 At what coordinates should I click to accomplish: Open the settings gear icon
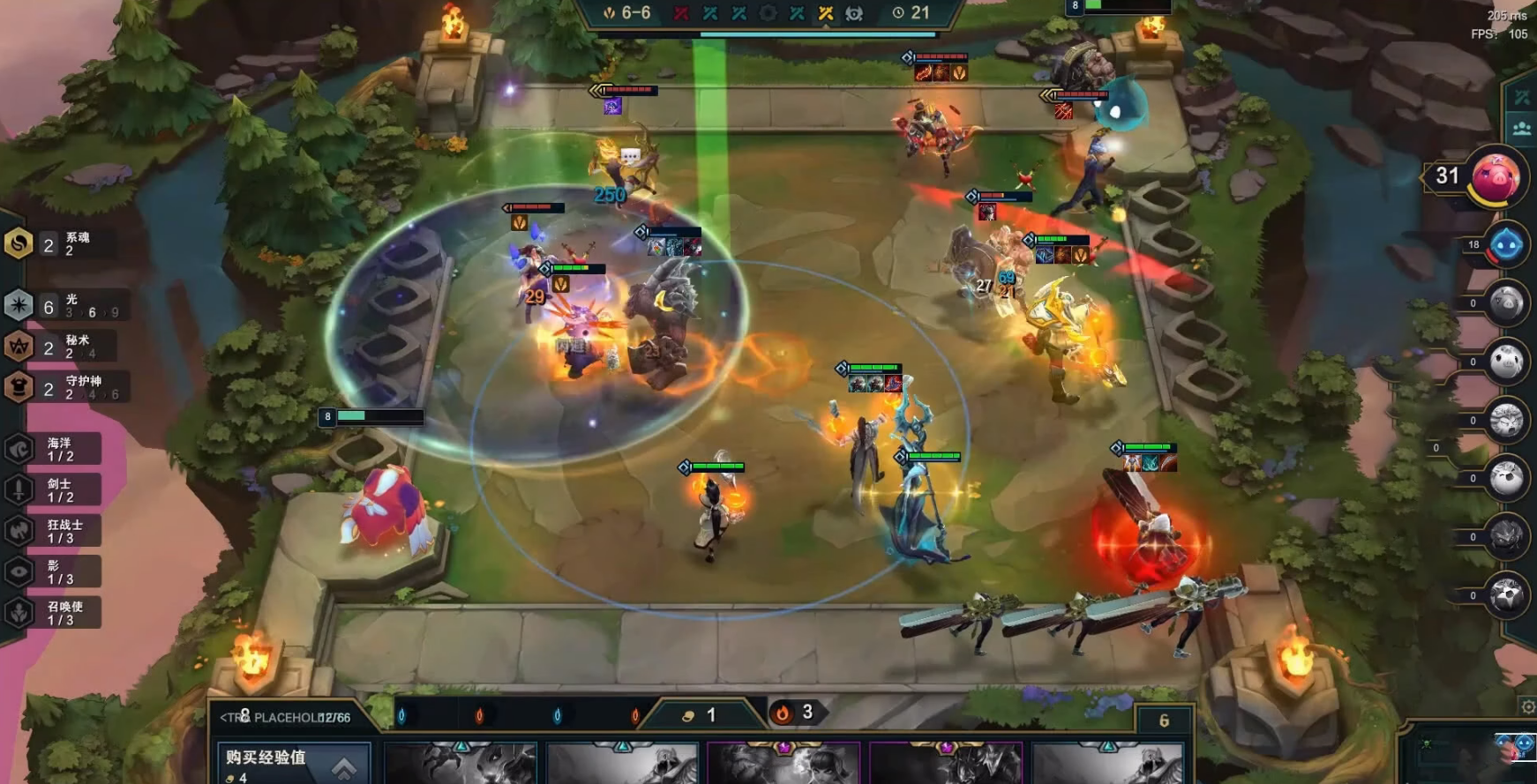click(1528, 706)
